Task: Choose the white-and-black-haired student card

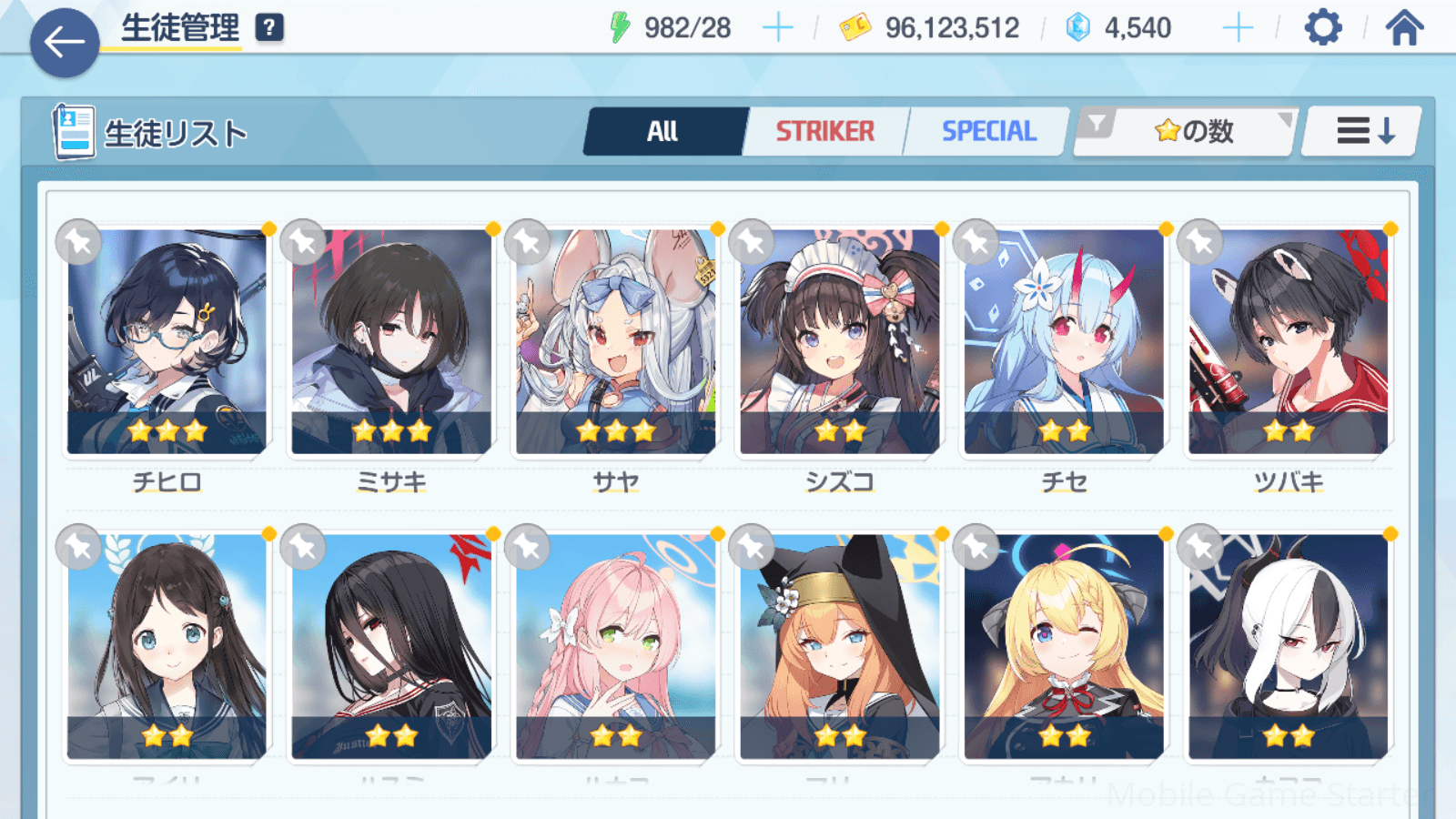Action: click(x=1289, y=646)
